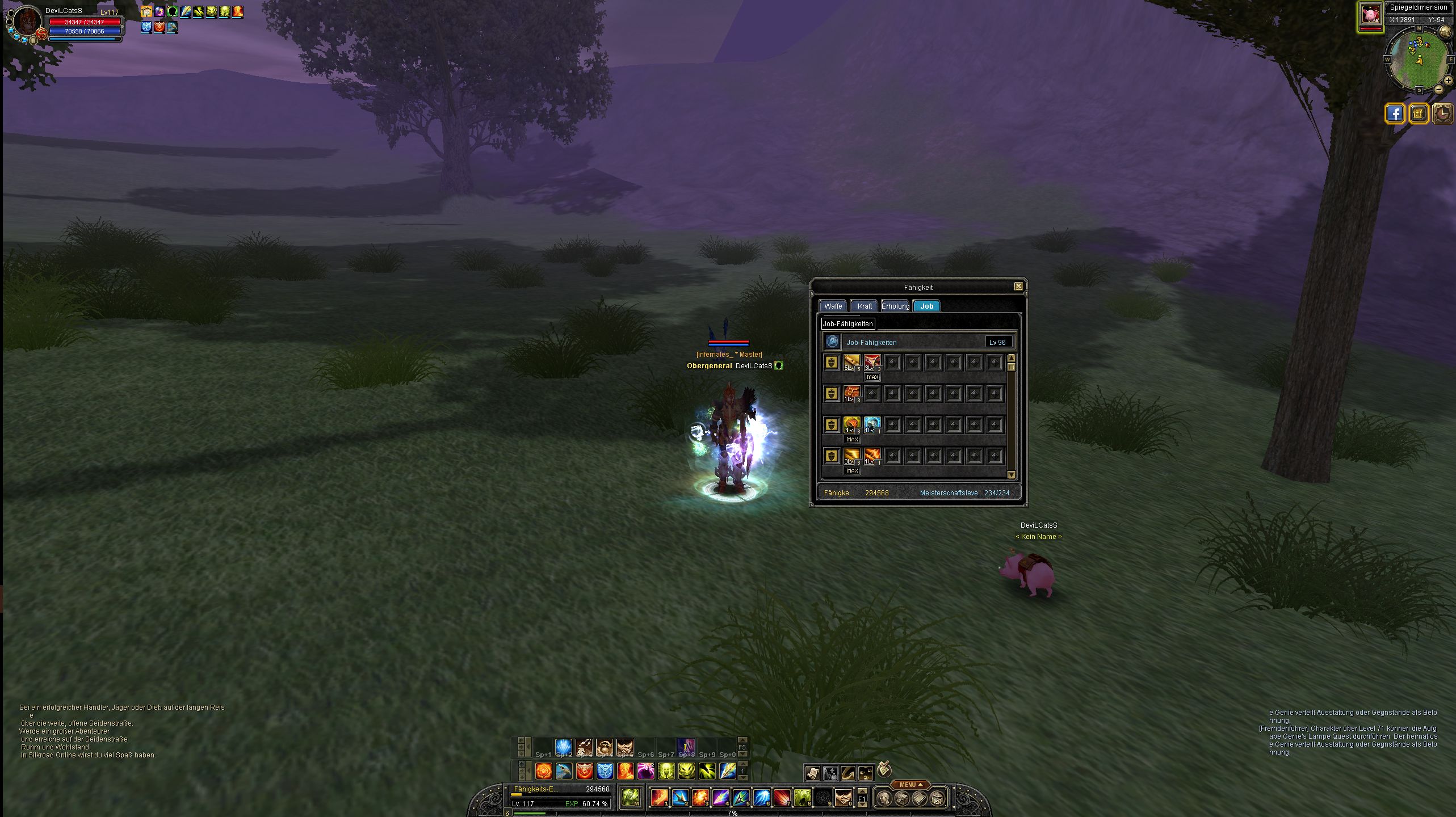This screenshot has height=817, width=1456.
Task: Trigger the fire explosion skill in slot 3
Action: pyautogui.click(x=700, y=798)
